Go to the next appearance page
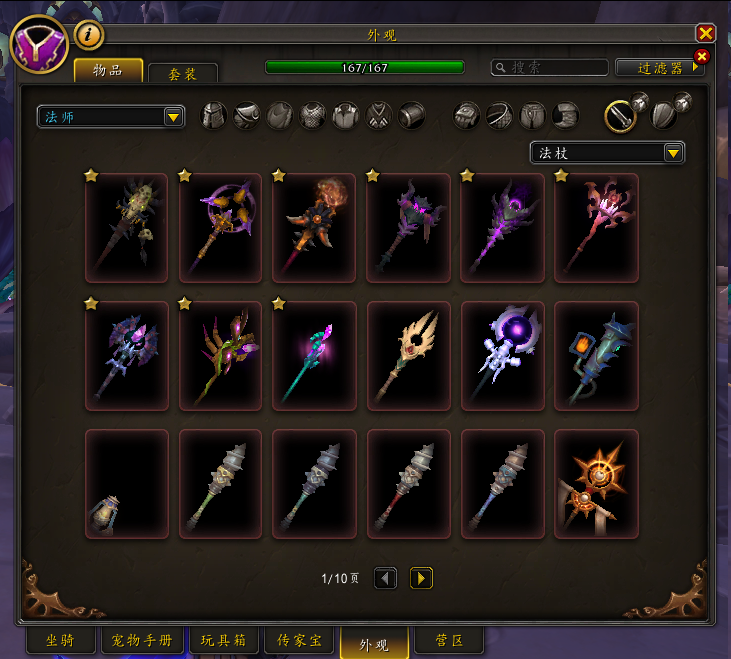The image size is (731, 659). pos(421,578)
